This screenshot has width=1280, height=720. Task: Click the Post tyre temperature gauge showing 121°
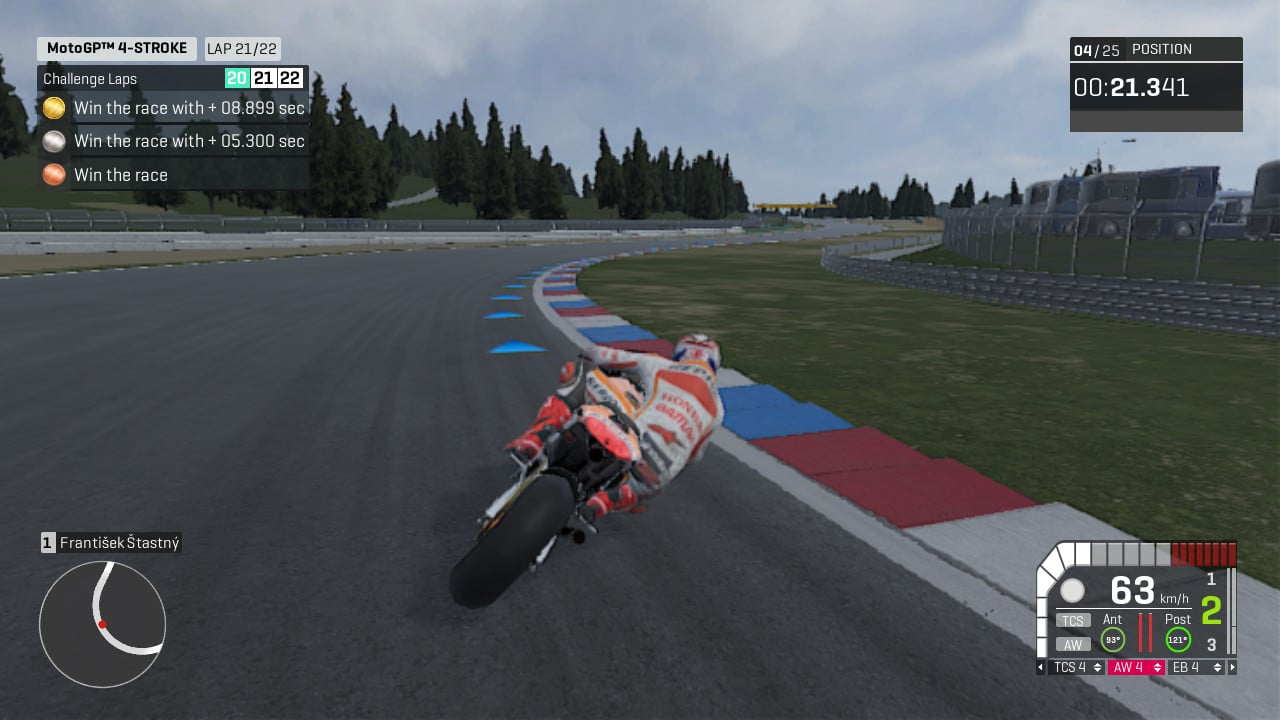[x=1177, y=637]
